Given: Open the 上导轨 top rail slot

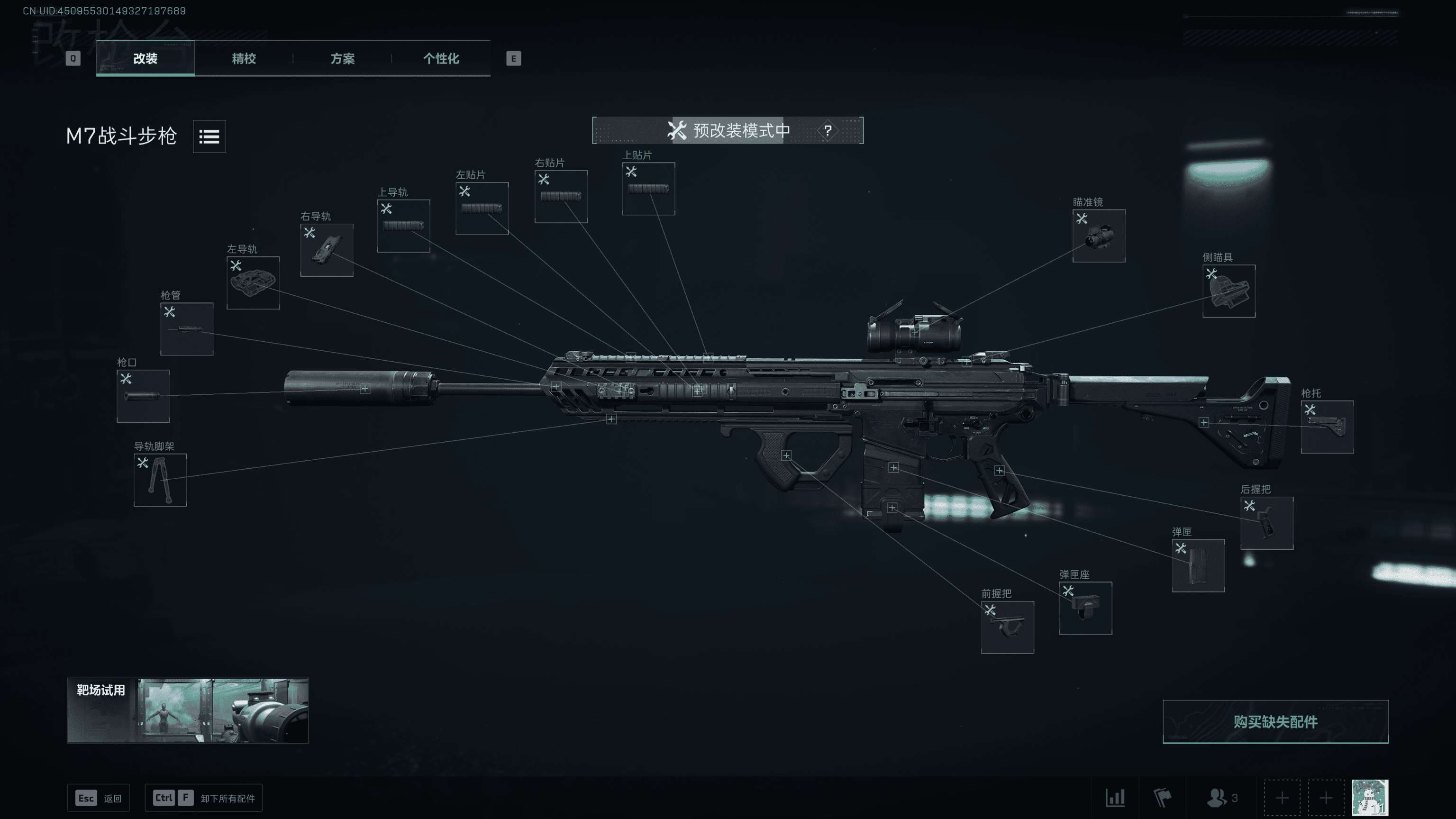Looking at the screenshot, I should pyautogui.click(x=403, y=226).
